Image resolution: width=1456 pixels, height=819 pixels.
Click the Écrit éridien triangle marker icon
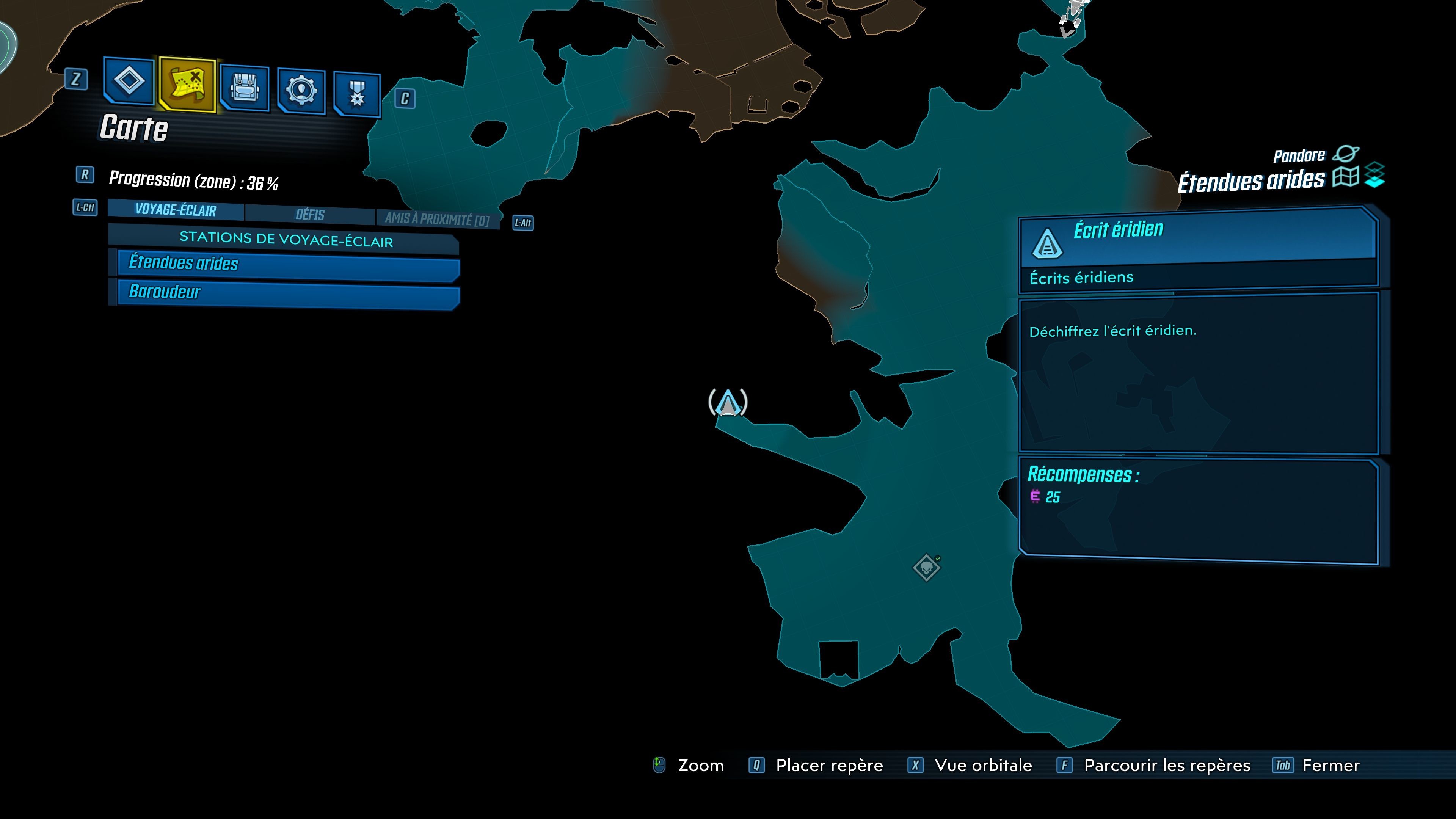coord(1048,244)
